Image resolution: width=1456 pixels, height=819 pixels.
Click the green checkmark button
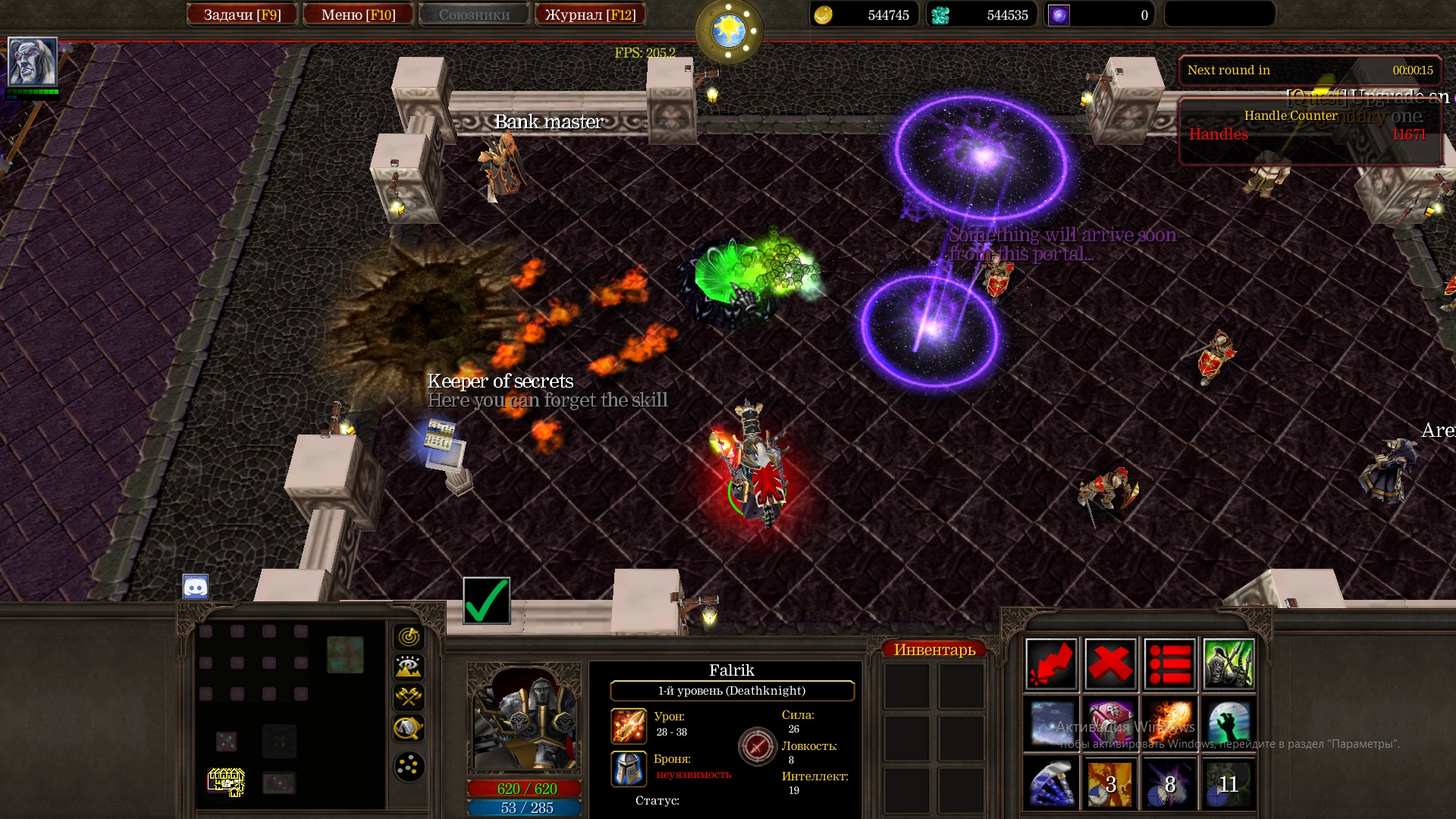486,601
